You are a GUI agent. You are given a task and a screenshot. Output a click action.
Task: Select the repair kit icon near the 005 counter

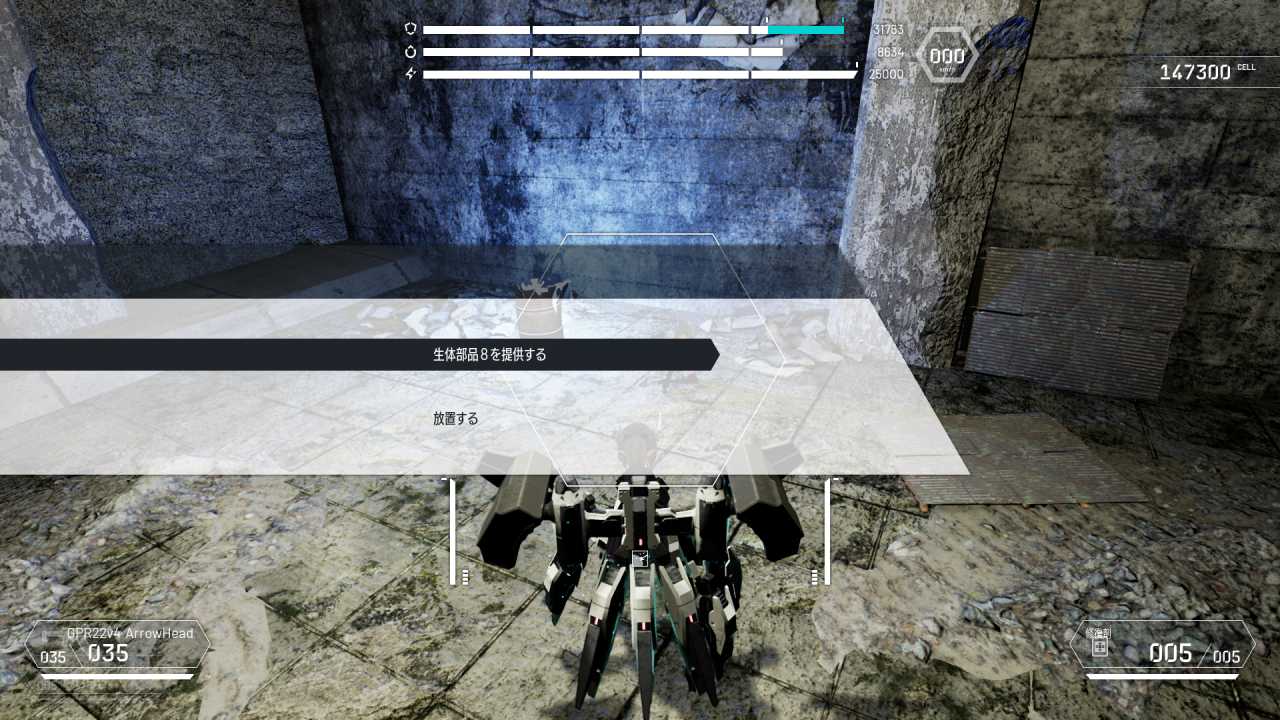[x=1100, y=648]
